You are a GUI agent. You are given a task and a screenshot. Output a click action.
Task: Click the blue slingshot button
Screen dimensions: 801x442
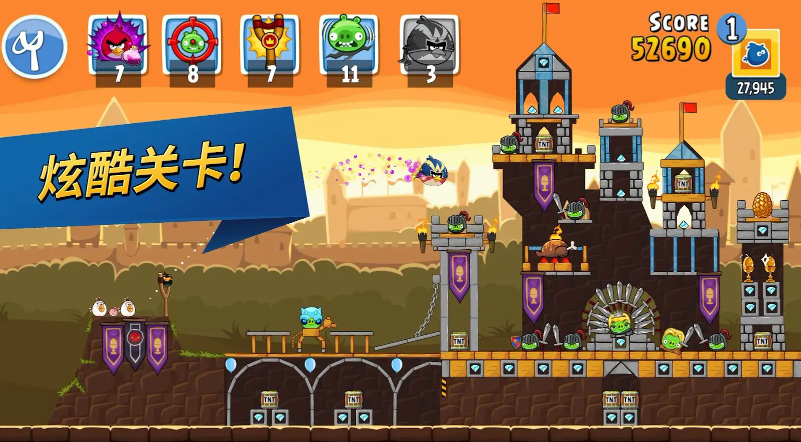[x=33, y=46]
